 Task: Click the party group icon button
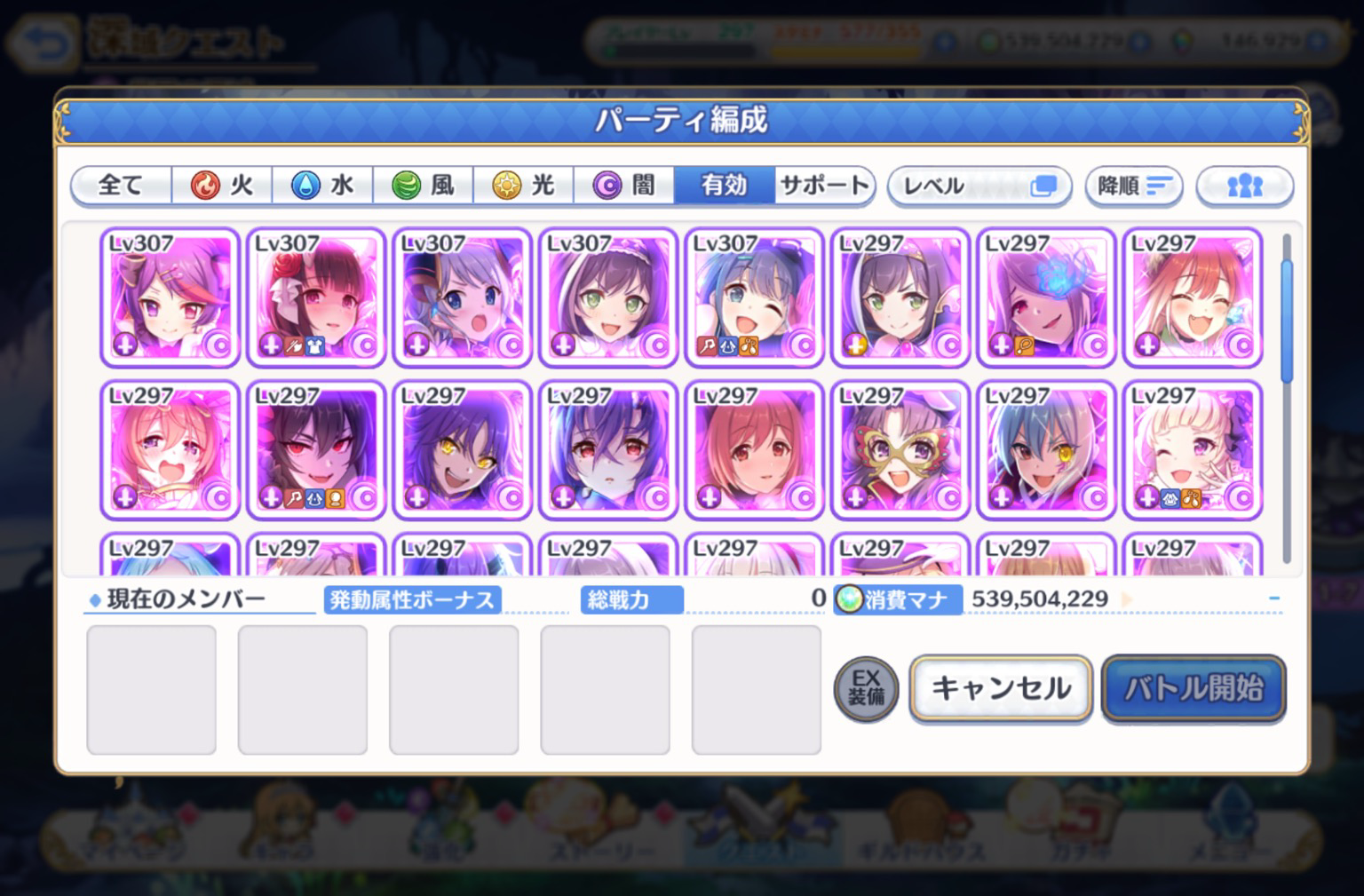(x=1244, y=186)
